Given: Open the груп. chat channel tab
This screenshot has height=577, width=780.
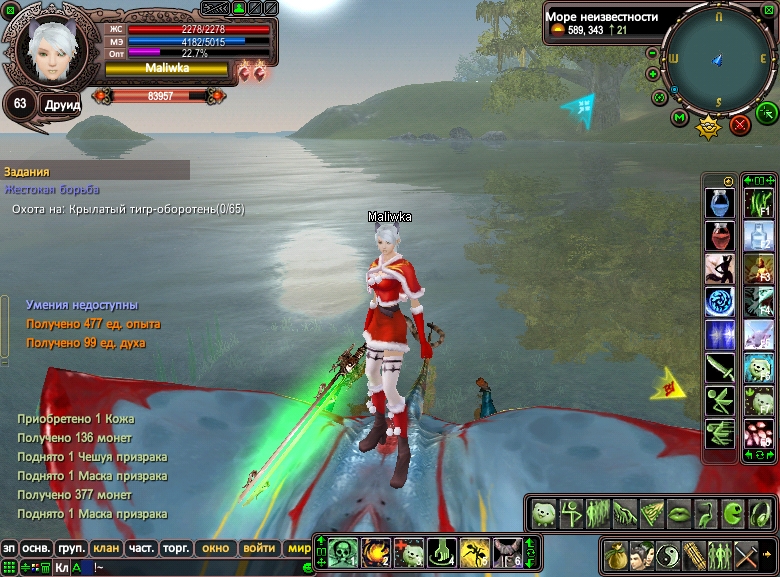Looking at the screenshot, I should click(x=71, y=548).
